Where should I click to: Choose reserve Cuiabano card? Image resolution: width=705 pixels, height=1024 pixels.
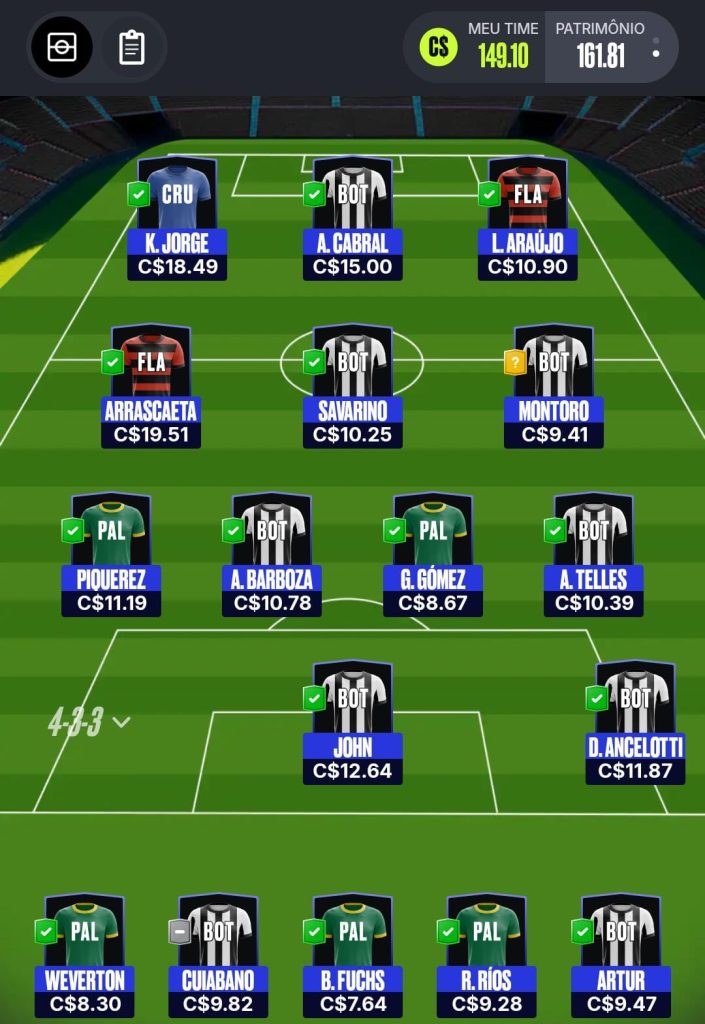point(218,954)
